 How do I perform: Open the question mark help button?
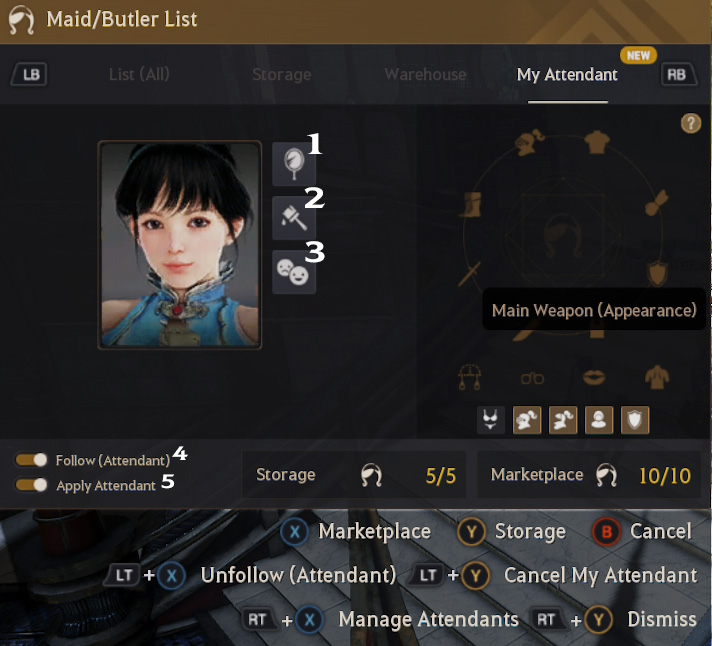point(690,123)
